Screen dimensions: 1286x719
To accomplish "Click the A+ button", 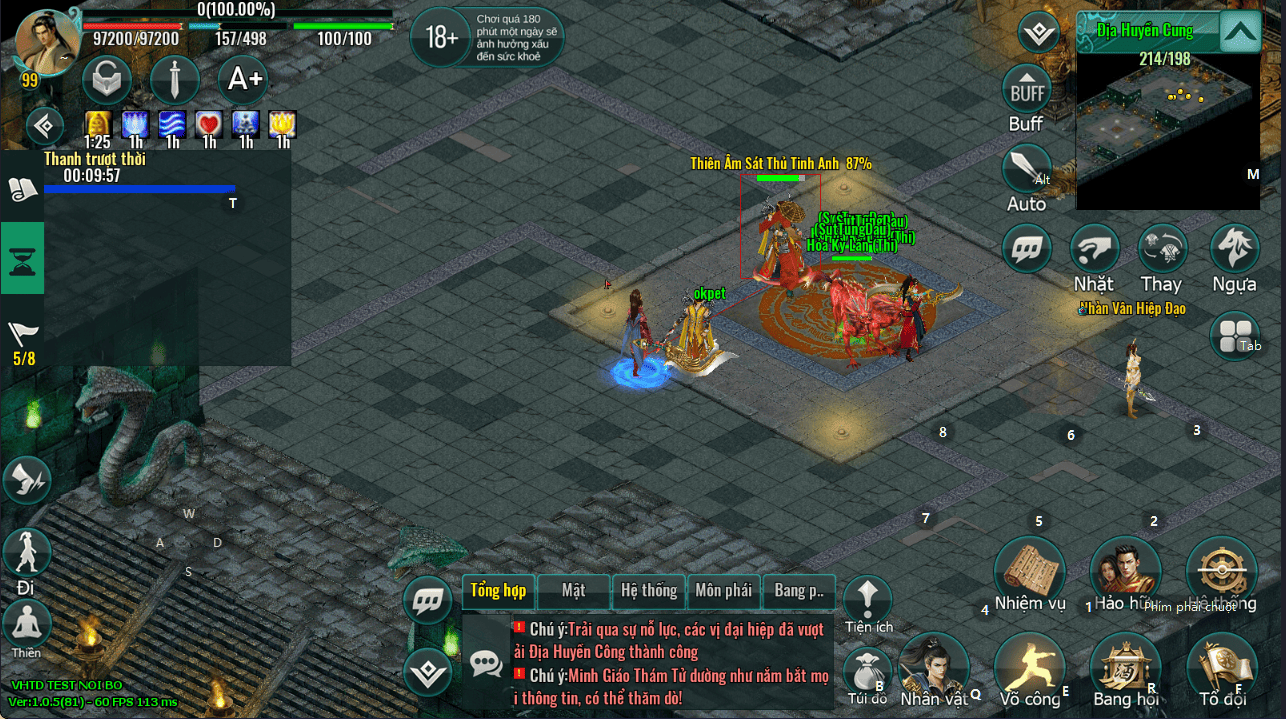I will coord(243,79).
